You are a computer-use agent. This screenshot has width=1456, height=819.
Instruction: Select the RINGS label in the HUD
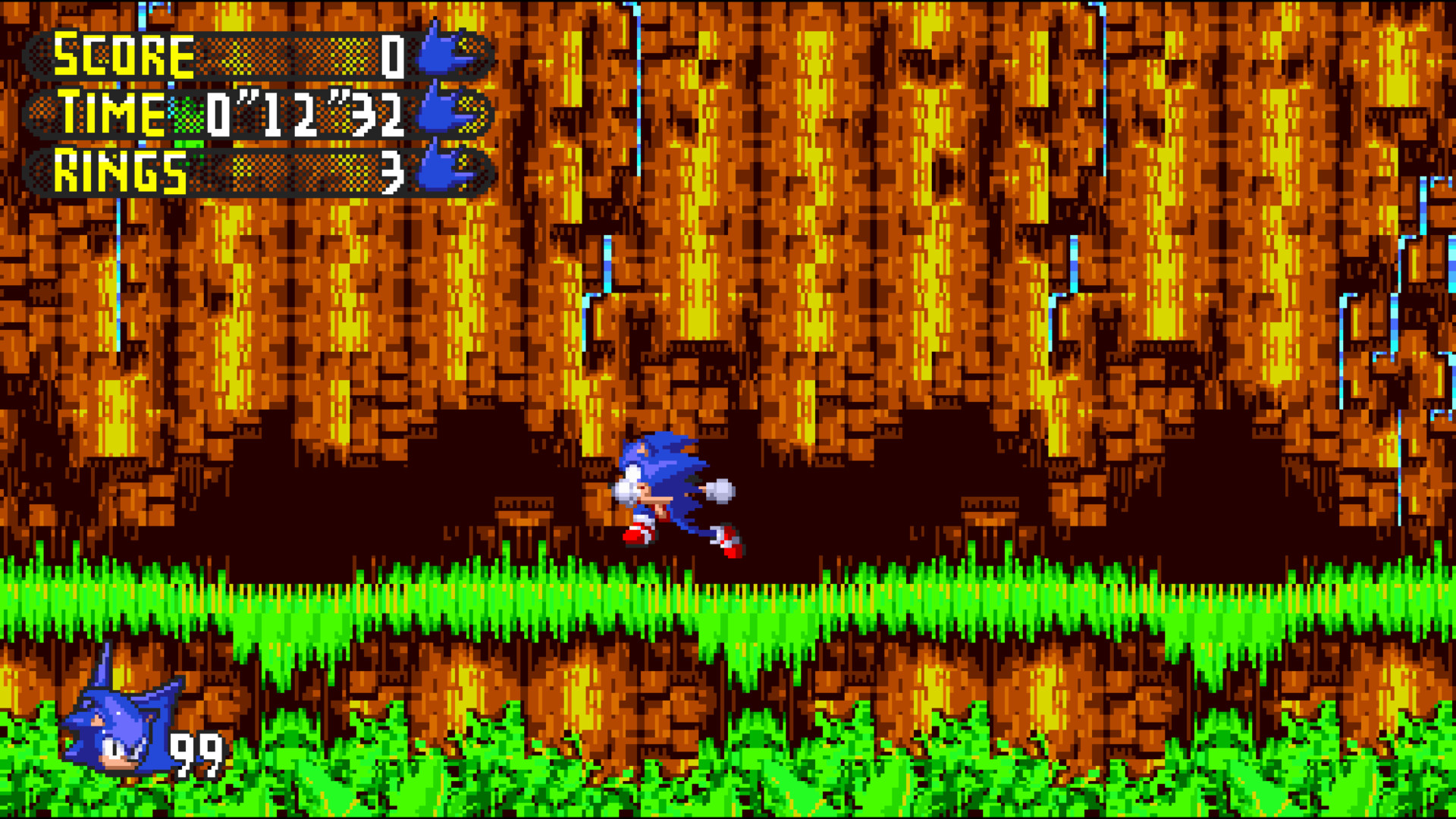[121, 172]
